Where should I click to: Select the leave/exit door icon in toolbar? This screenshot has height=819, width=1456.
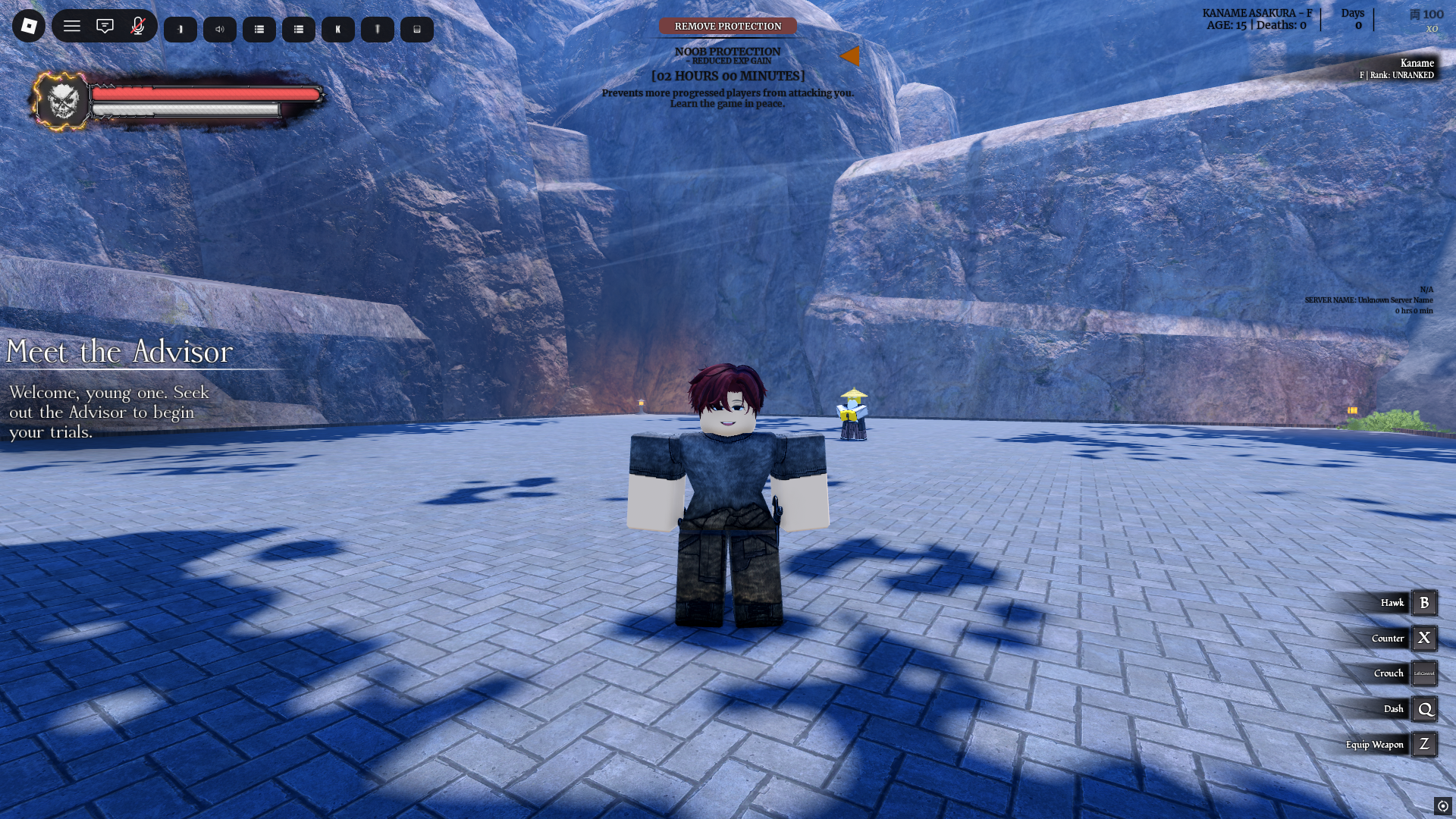coord(180,29)
